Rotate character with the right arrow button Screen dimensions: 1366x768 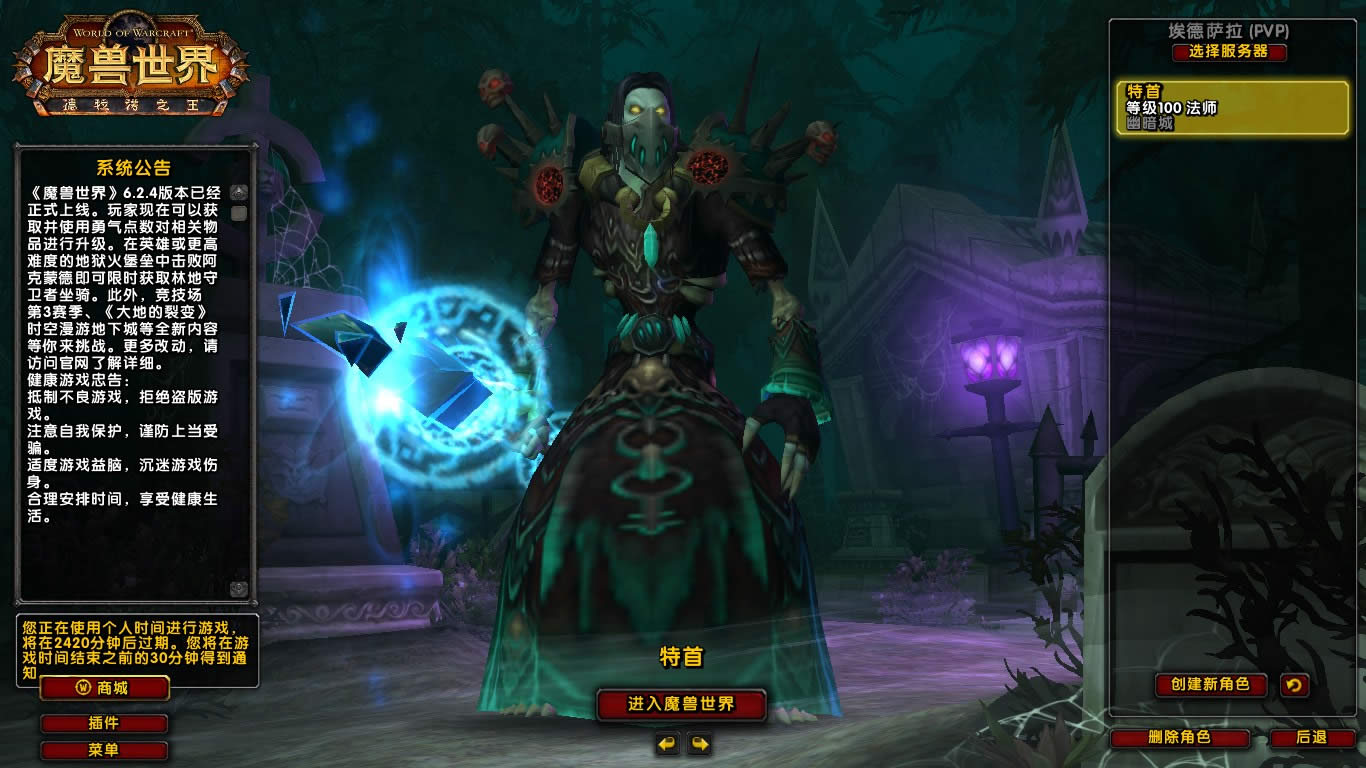tap(699, 743)
